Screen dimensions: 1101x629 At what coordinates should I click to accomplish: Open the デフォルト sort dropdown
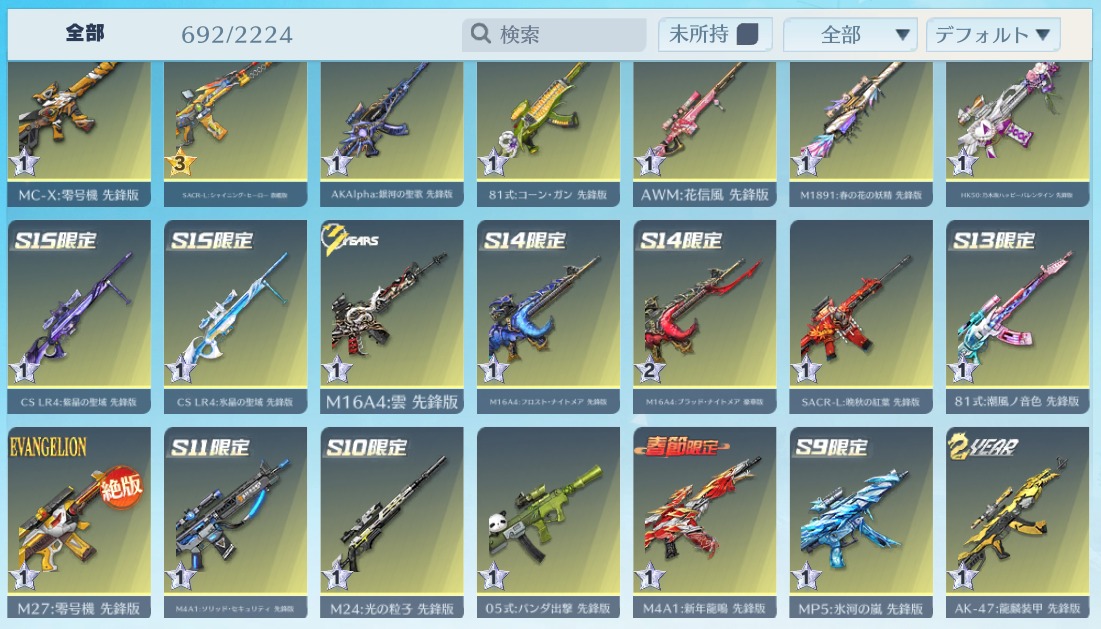coord(992,35)
